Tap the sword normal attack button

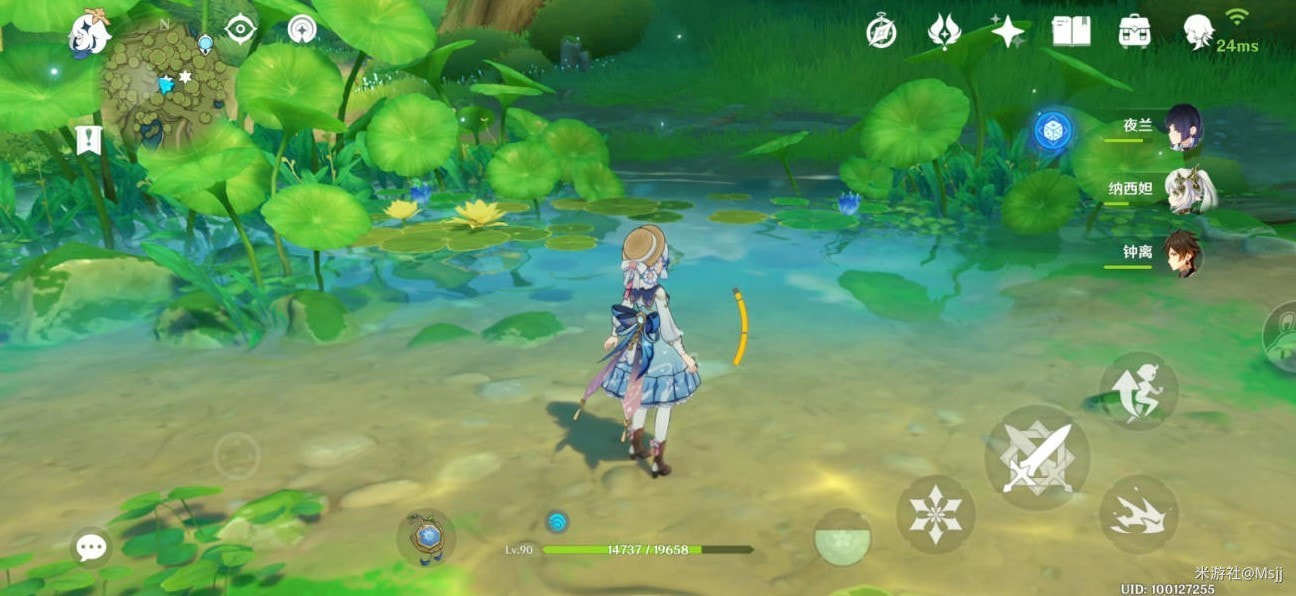click(x=1036, y=457)
